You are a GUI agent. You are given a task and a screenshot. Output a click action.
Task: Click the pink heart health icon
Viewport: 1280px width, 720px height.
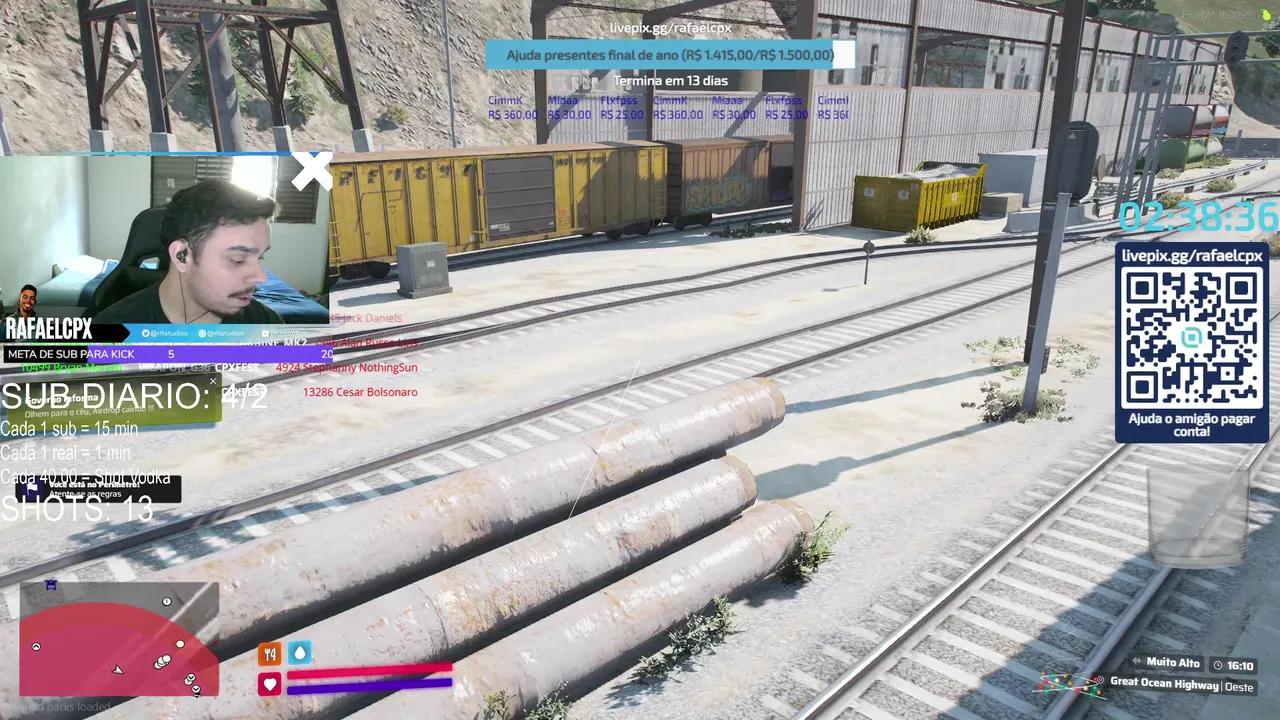[x=269, y=684]
